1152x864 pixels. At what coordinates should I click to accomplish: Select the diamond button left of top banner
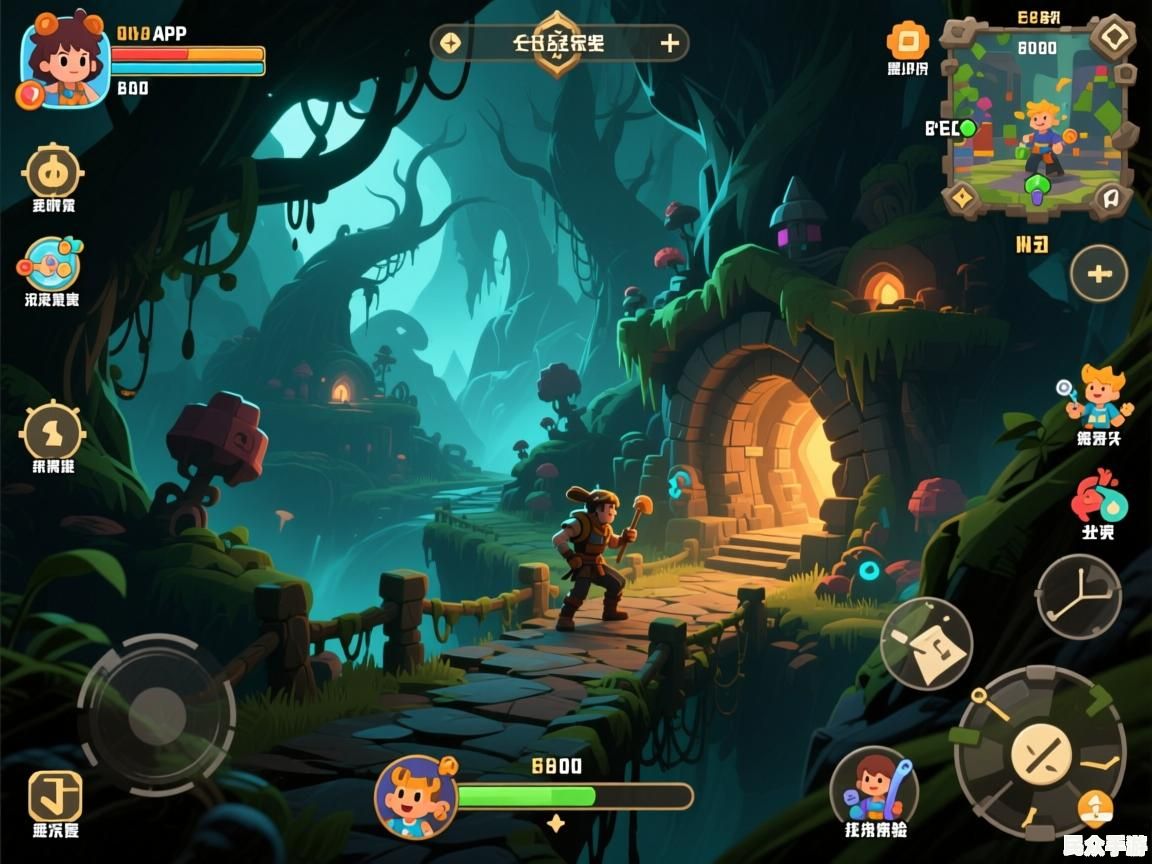click(451, 43)
